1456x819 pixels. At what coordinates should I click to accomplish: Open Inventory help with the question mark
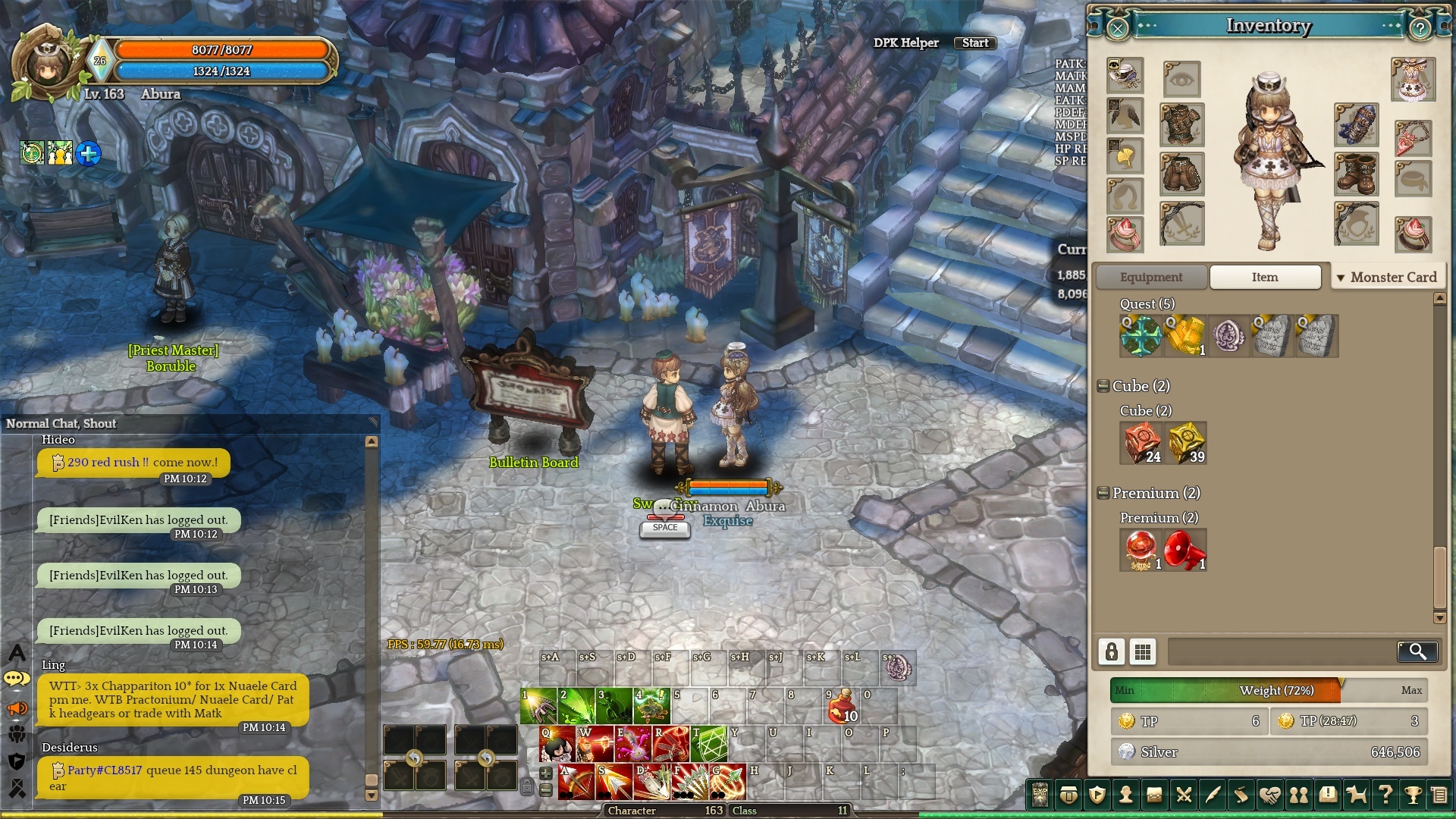(1420, 29)
